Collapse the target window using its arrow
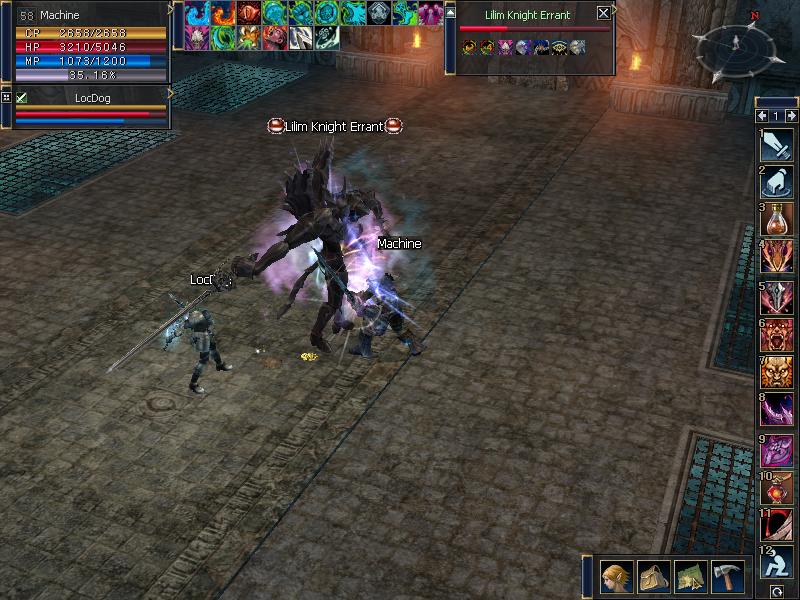Screen dimensions: 800x600 pyautogui.click(x=450, y=13)
